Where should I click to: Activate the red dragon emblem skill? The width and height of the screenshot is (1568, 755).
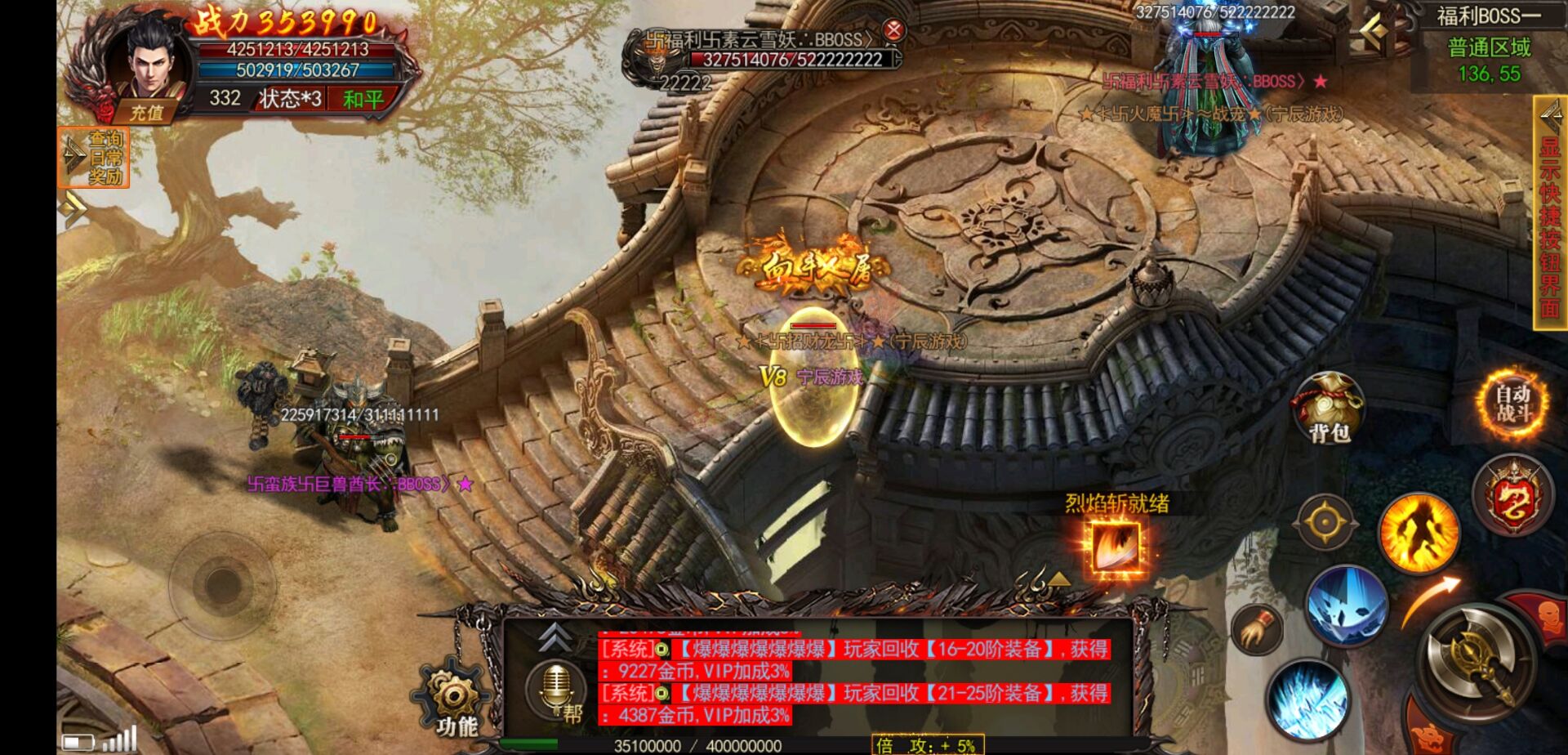point(1512,496)
